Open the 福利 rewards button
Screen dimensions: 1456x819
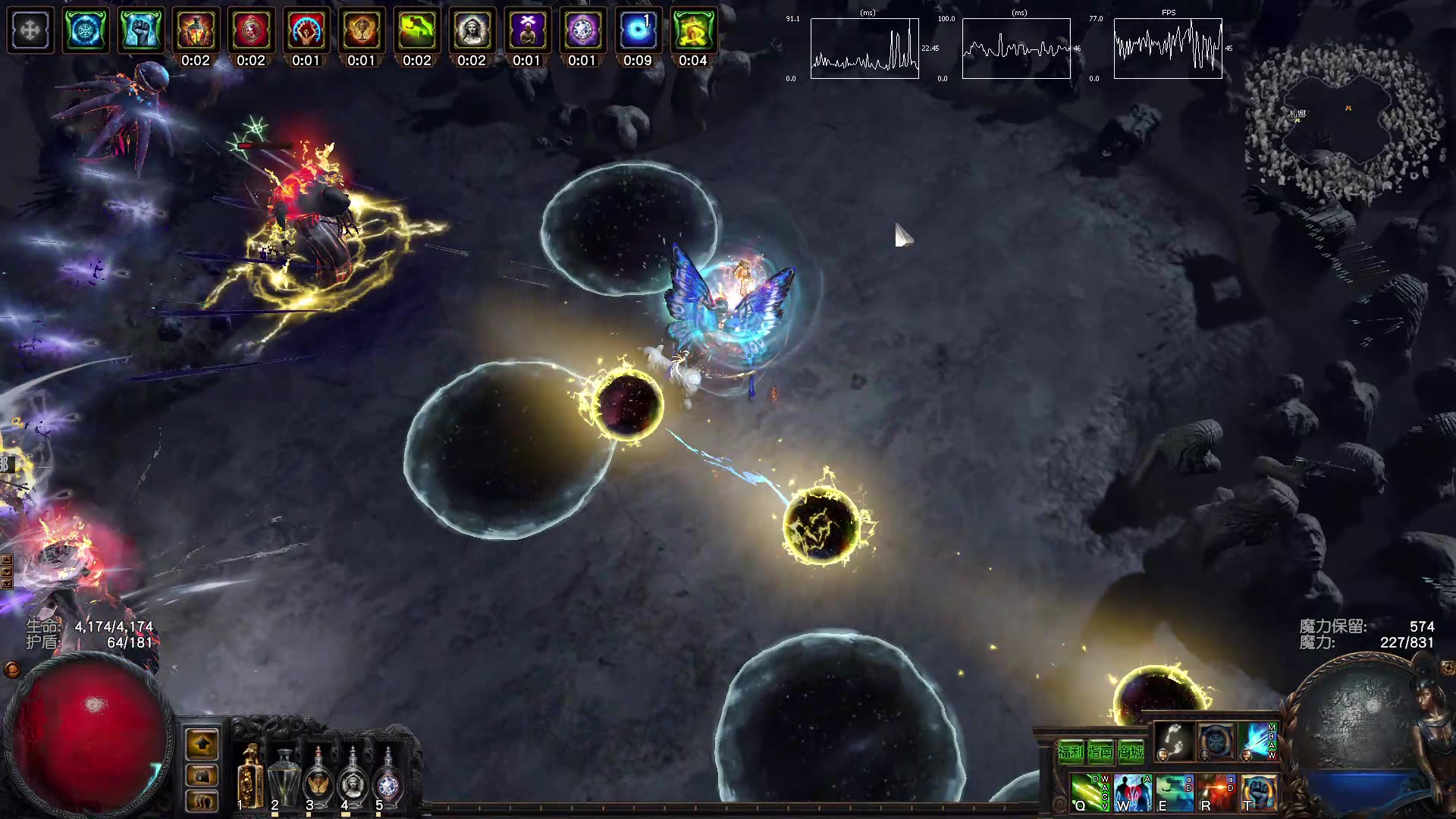(1070, 752)
